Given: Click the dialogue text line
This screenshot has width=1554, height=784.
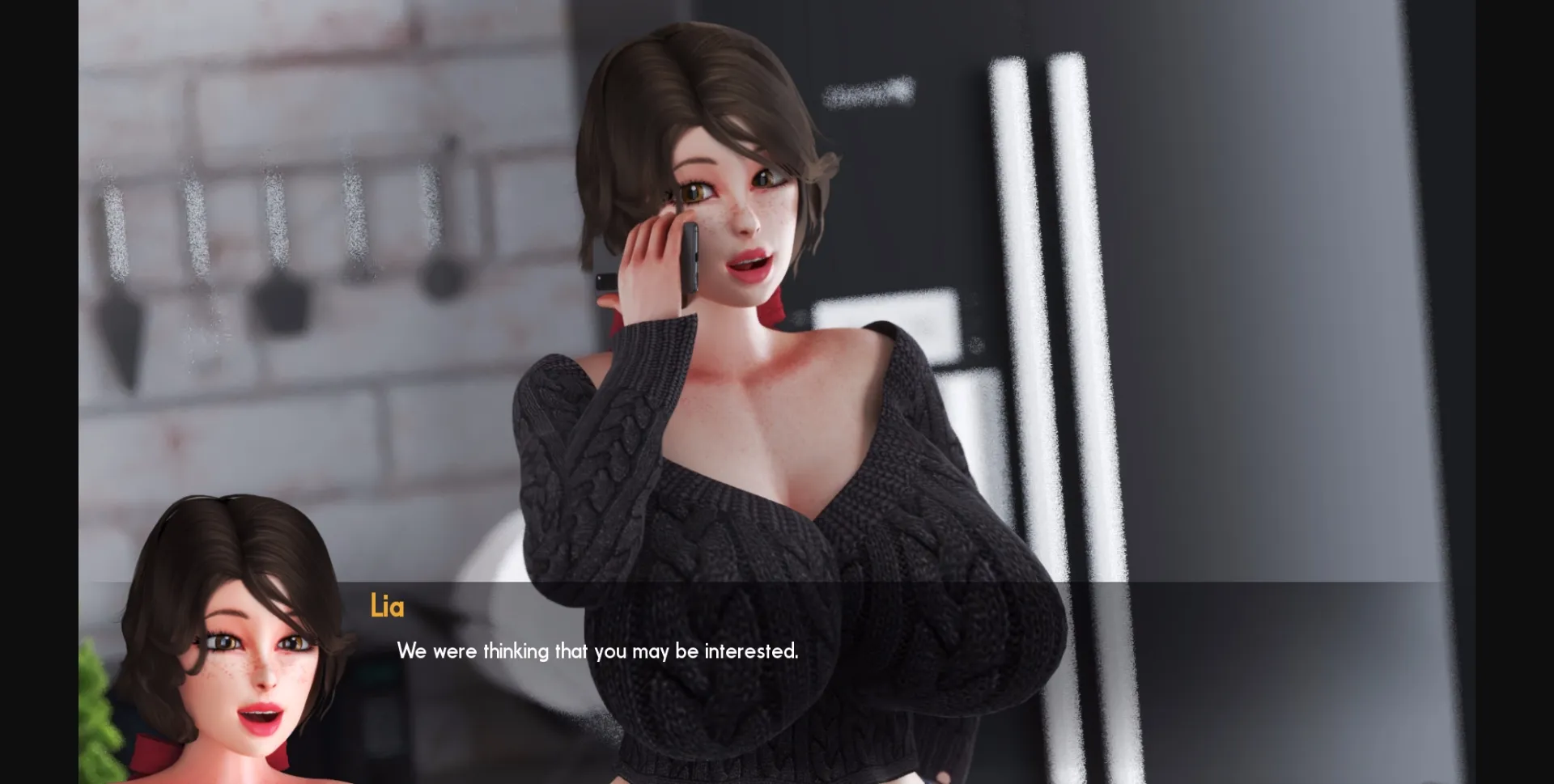Looking at the screenshot, I should [597, 650].
